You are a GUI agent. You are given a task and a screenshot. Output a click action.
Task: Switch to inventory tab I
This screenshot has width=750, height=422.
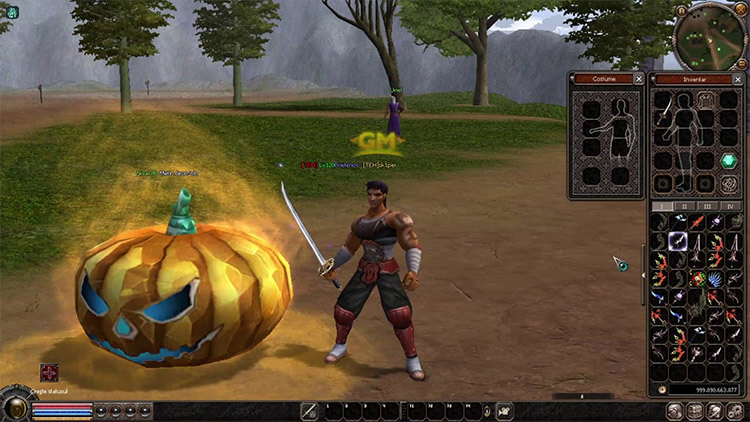click(662, 206)
